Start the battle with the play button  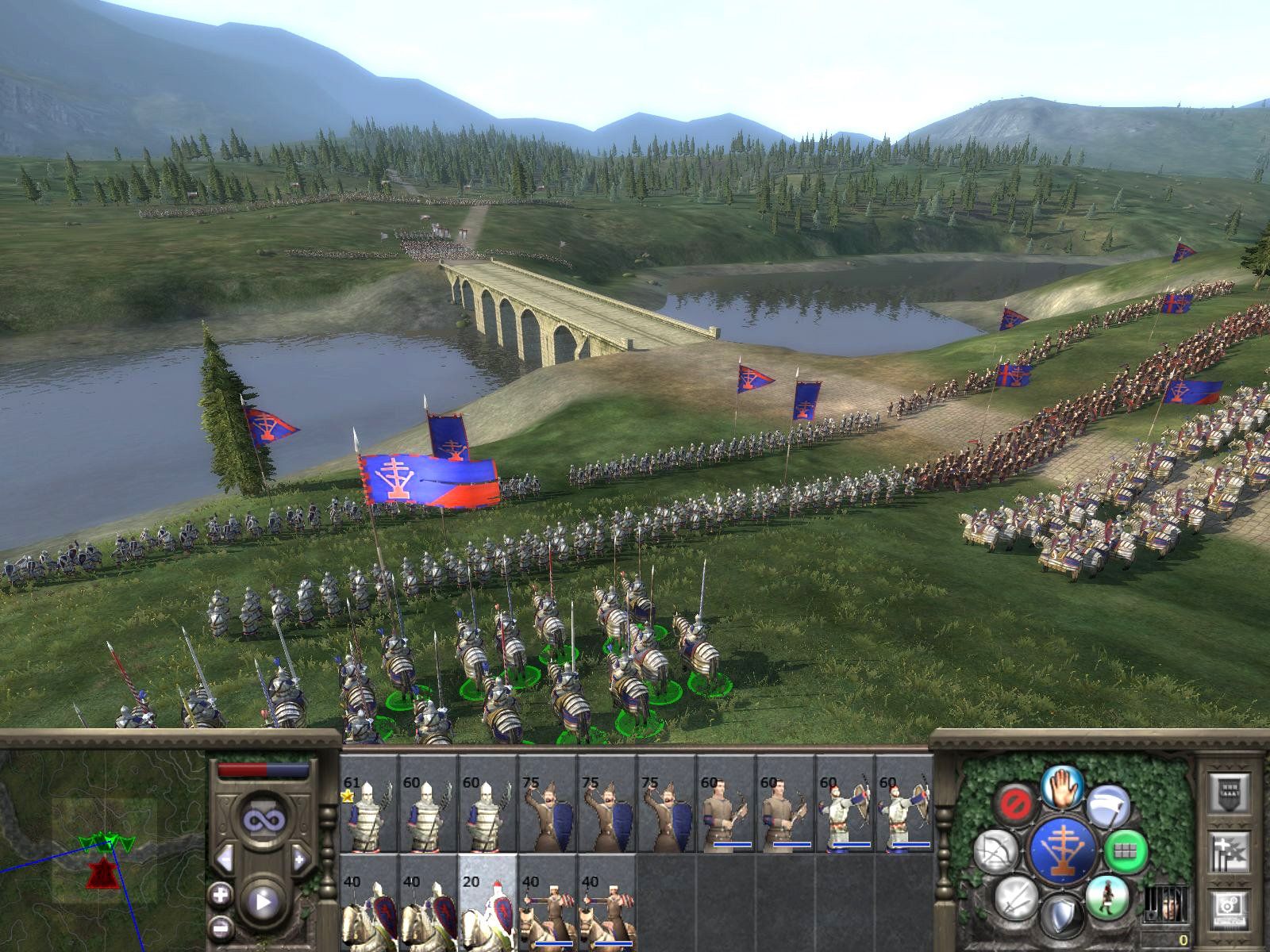tap(263, 901)
